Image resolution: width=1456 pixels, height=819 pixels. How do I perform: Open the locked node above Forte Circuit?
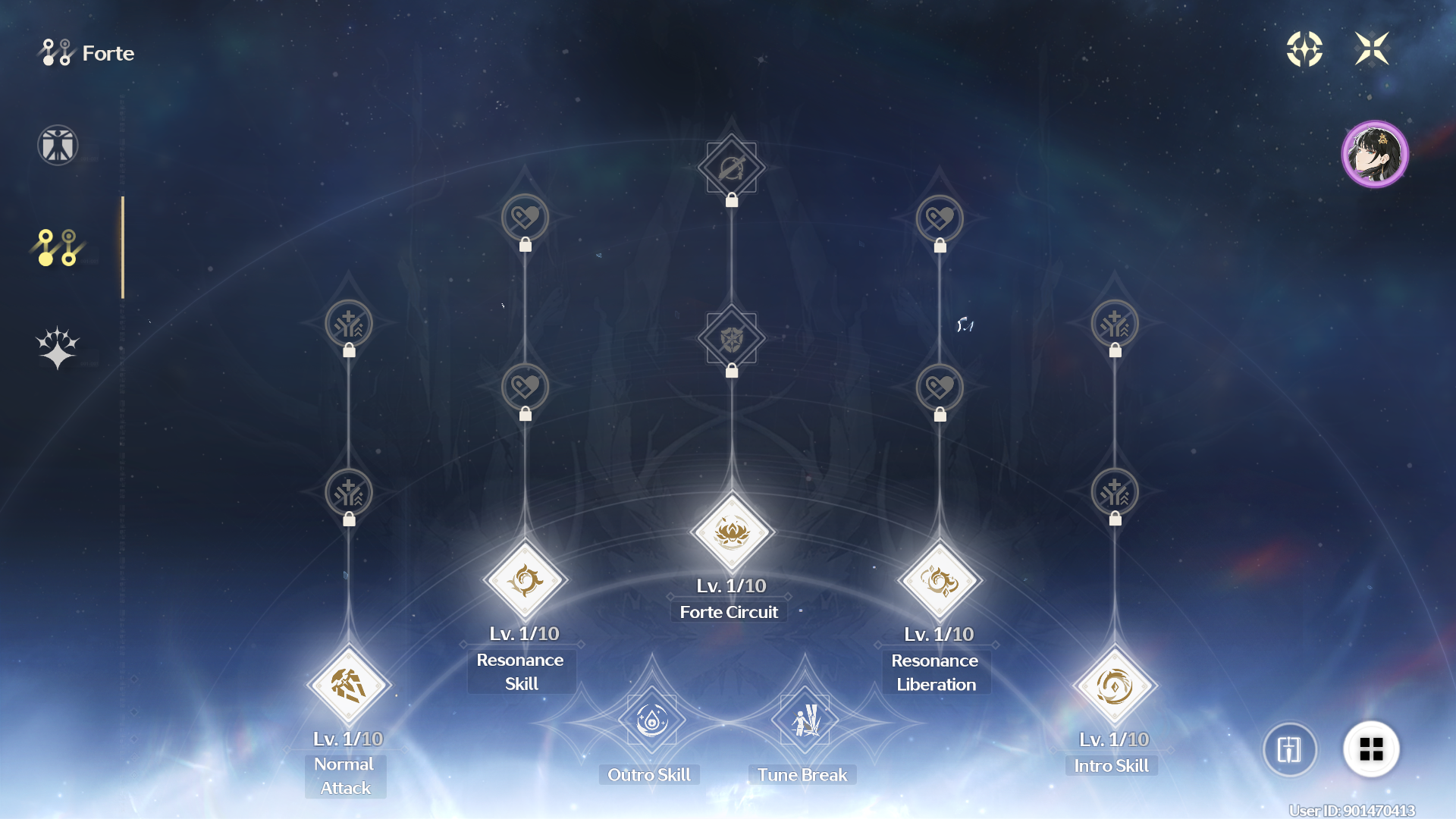(x=730, y=338)
